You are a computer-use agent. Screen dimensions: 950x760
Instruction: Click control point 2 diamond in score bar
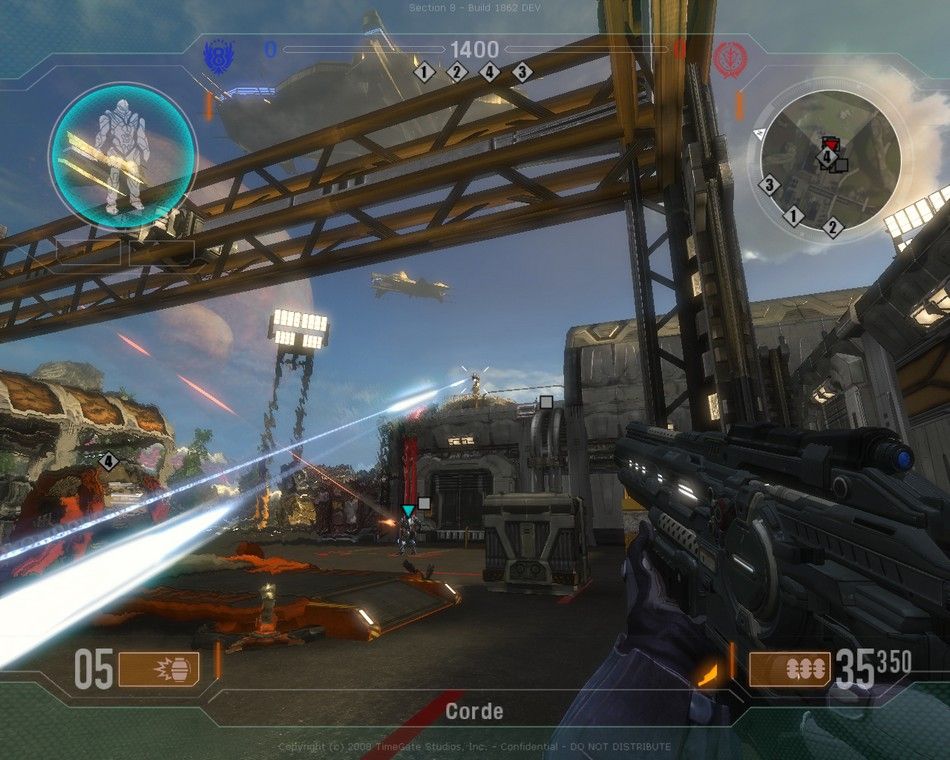click(457, 72)
